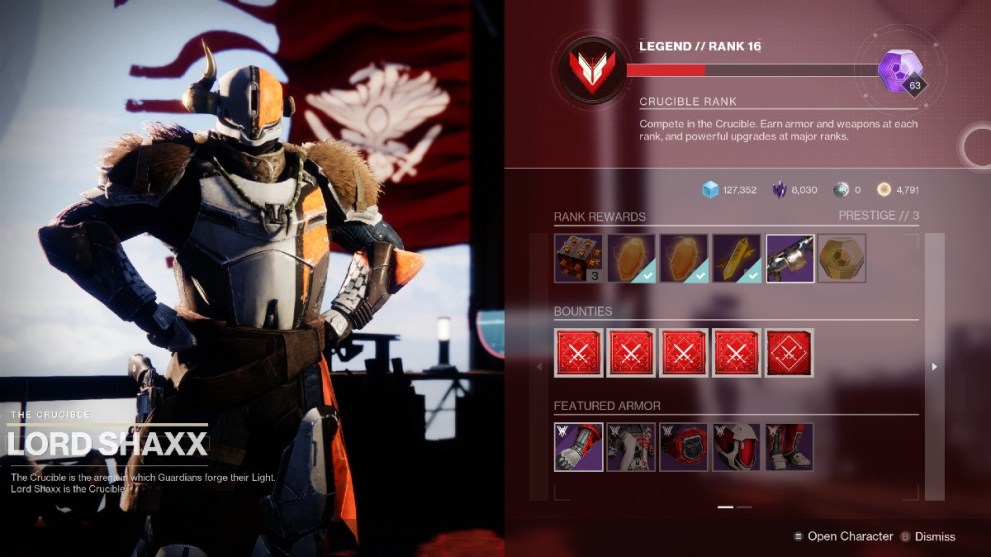Go to next vendor page arrow

(935, 367)
